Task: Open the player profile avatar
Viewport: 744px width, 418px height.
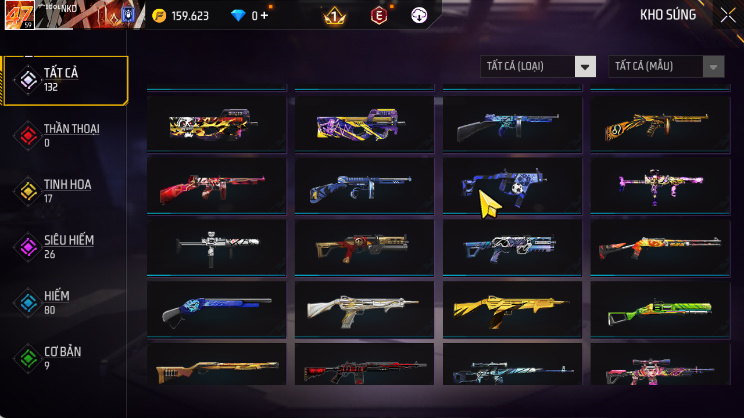Action: point(19,15)
